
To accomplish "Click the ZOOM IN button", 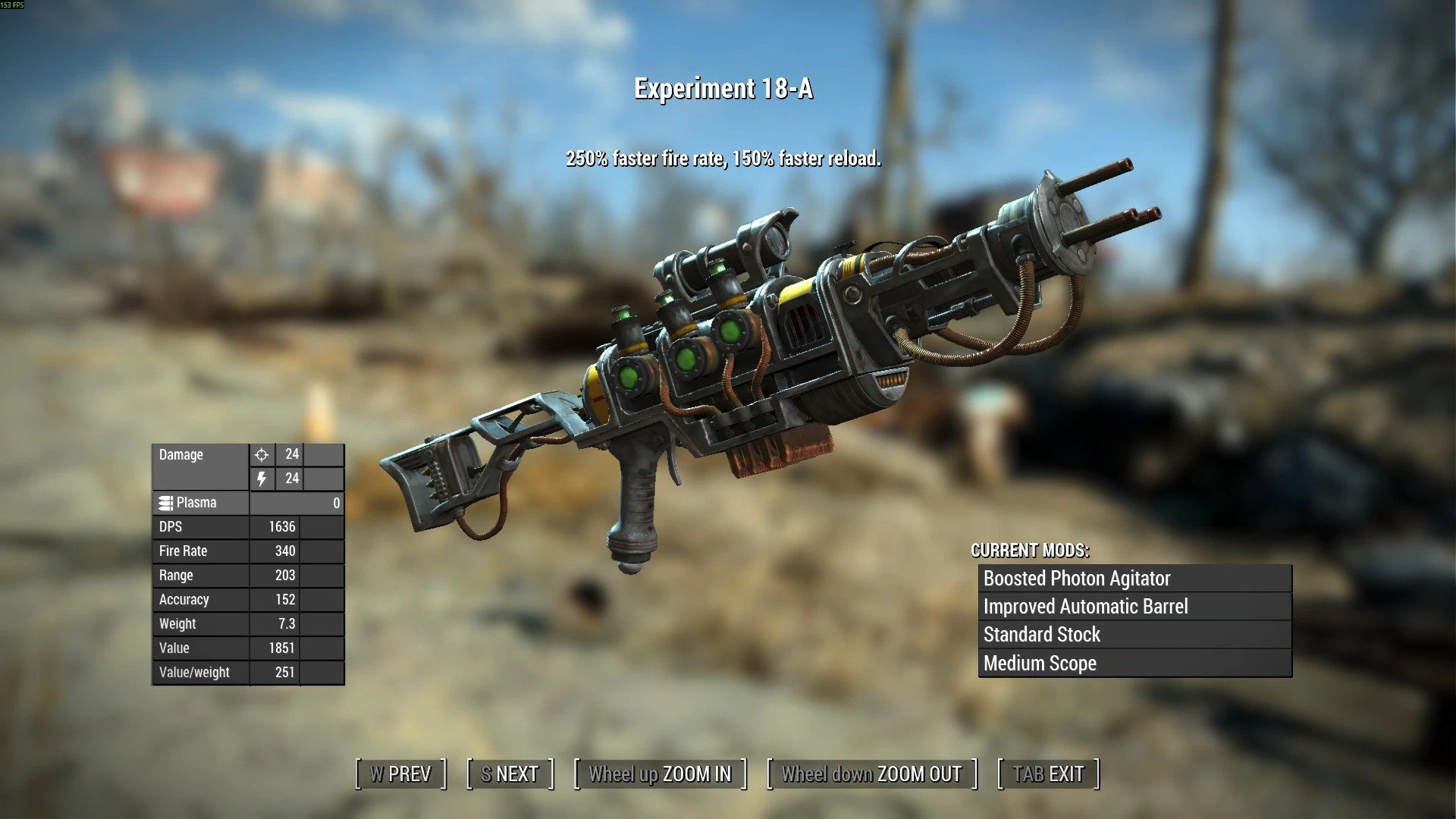I will tap(660, 774).
